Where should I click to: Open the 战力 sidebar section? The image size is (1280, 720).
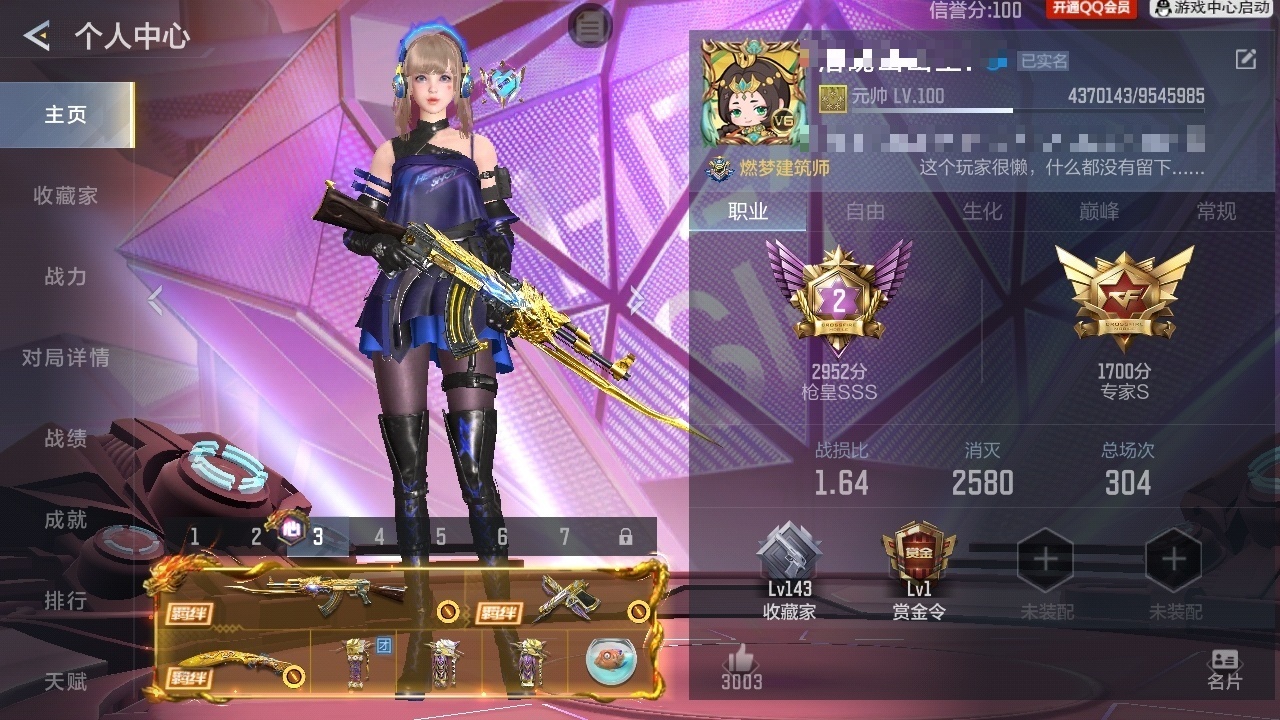click(x=66, y=277)
